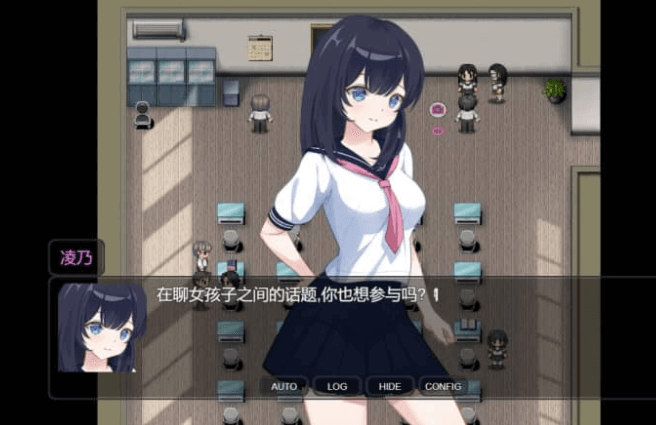Viewport: 656px width, 425px height.
Task: Enable AUTO dialogue advance
Action: pyautogui.click(x=284, y=386)
